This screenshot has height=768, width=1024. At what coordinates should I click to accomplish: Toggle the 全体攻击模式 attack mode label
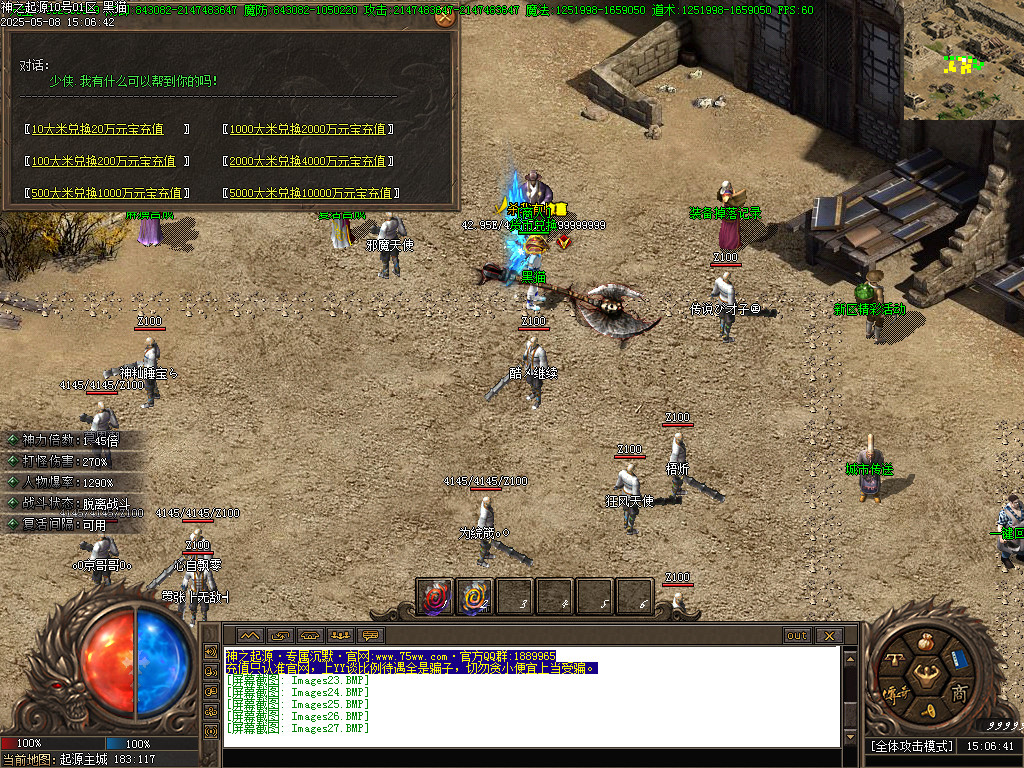tap(910, 746)
